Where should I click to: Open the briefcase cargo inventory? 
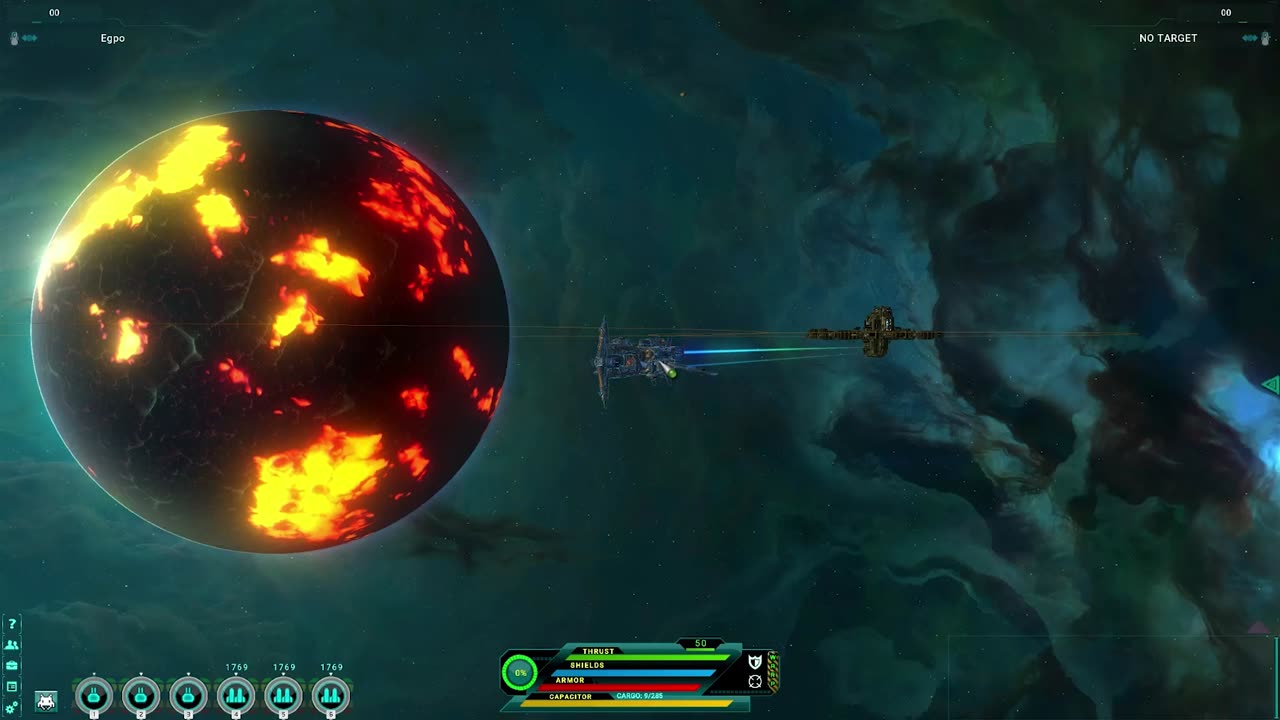(12, 665)
